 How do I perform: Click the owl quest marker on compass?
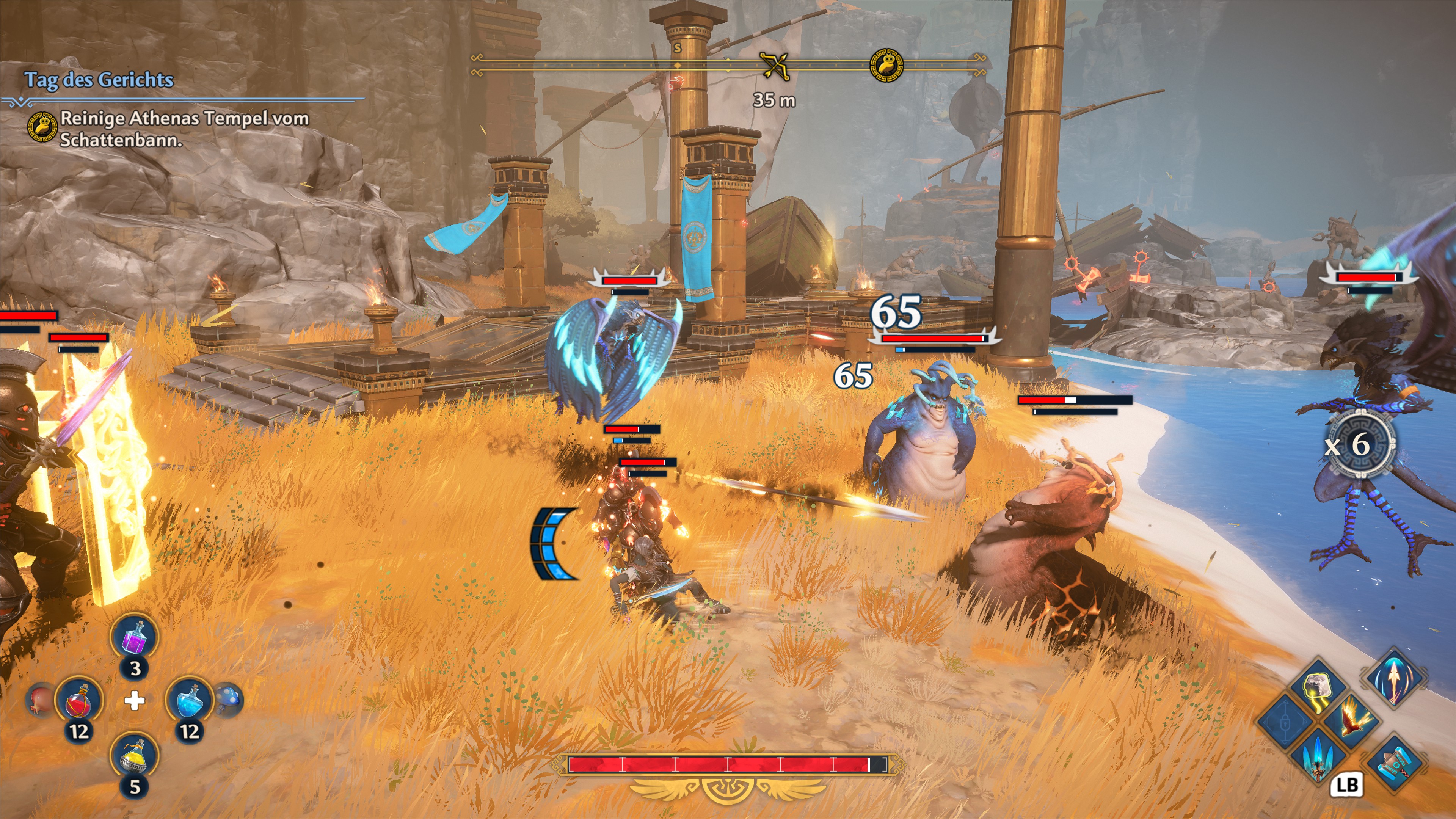886,64
